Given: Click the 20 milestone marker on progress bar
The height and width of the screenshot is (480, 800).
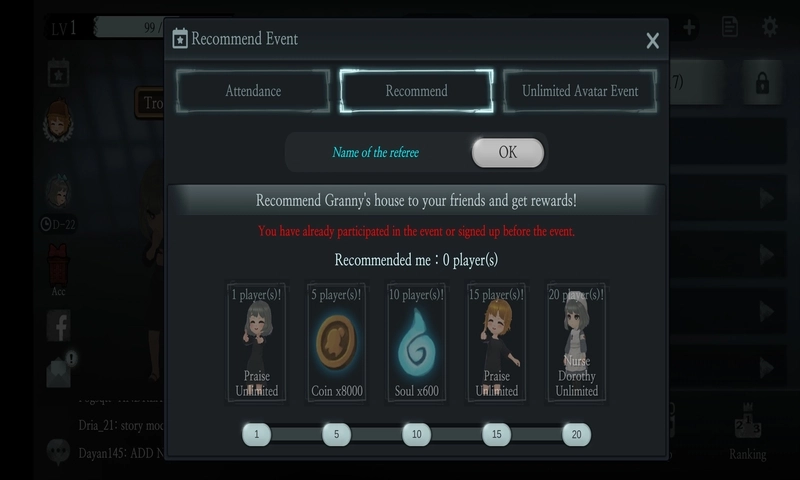Looking at the screenshot, I should click(x=576, y=434).
